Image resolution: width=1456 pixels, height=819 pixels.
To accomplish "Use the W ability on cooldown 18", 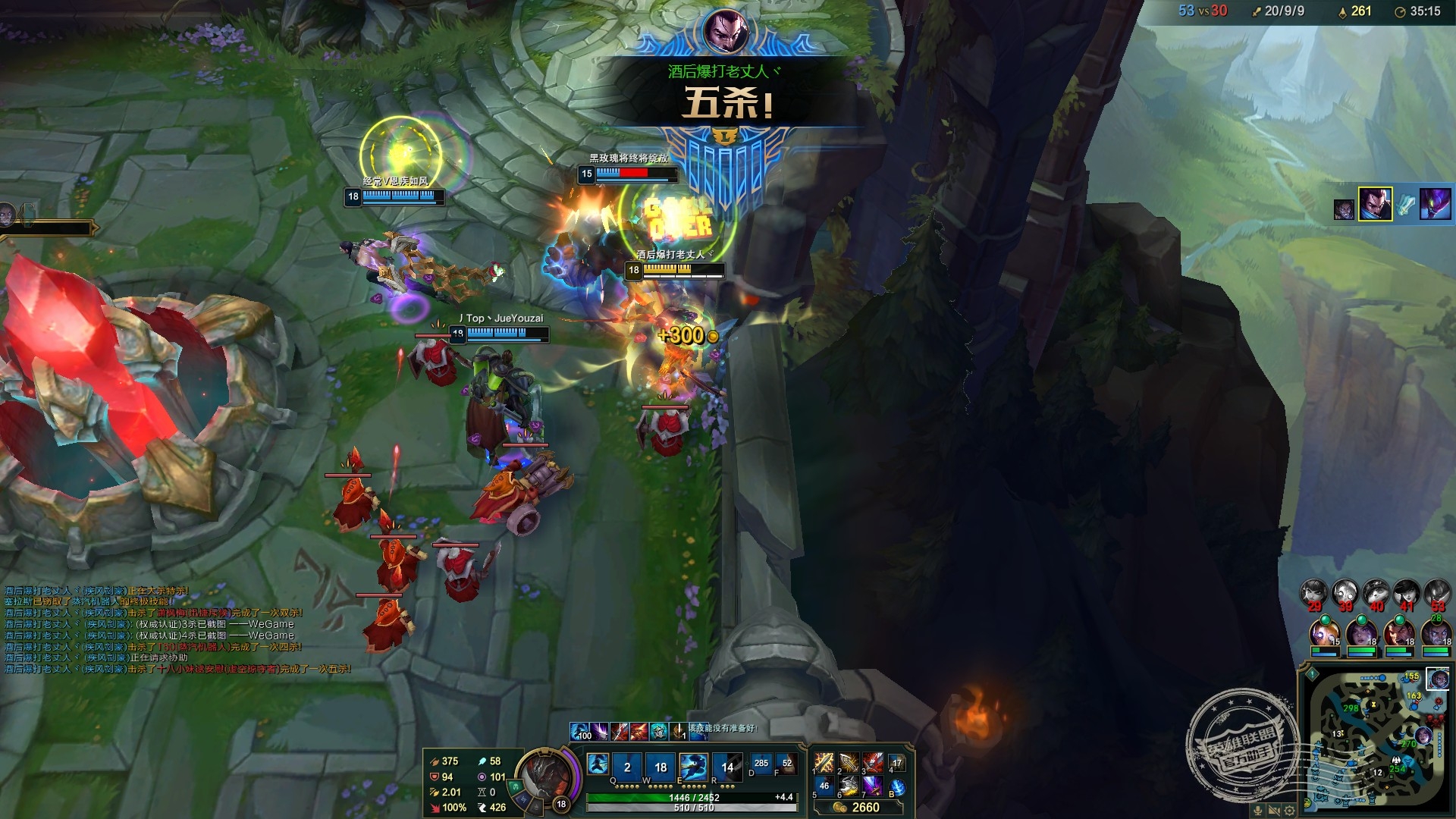I will click(x=660, y=767).
